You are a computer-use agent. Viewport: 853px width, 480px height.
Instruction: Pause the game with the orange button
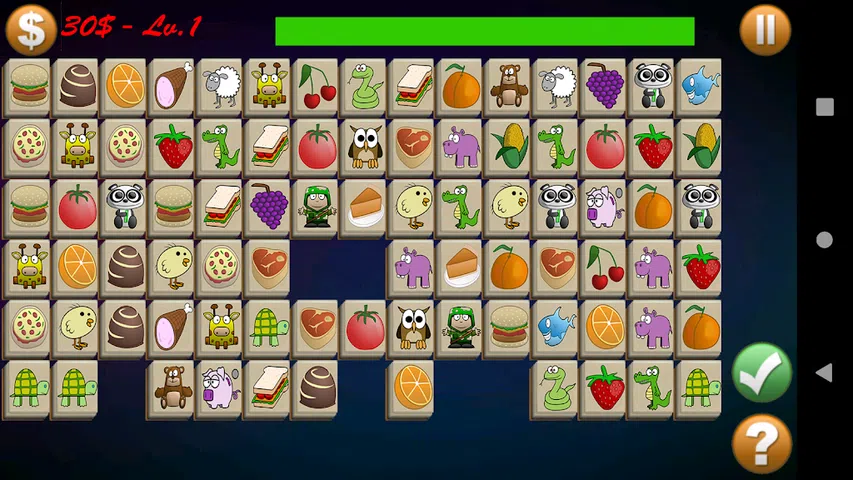[765, 29]
